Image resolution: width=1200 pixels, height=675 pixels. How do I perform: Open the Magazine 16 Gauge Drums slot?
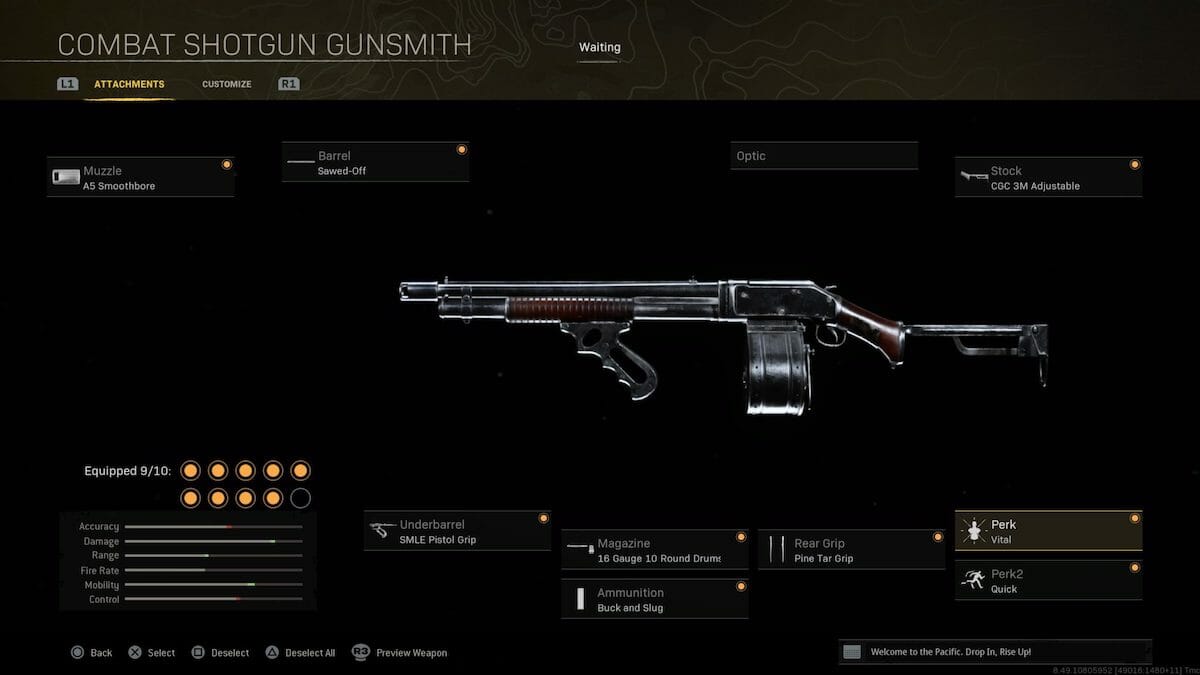(654, 550)
